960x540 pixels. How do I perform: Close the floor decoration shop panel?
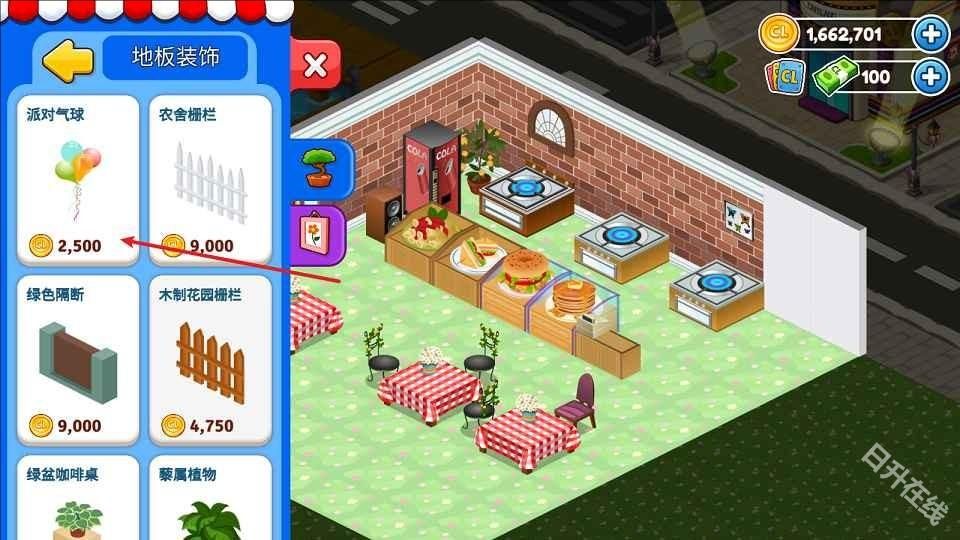click(x=315, y=66)
